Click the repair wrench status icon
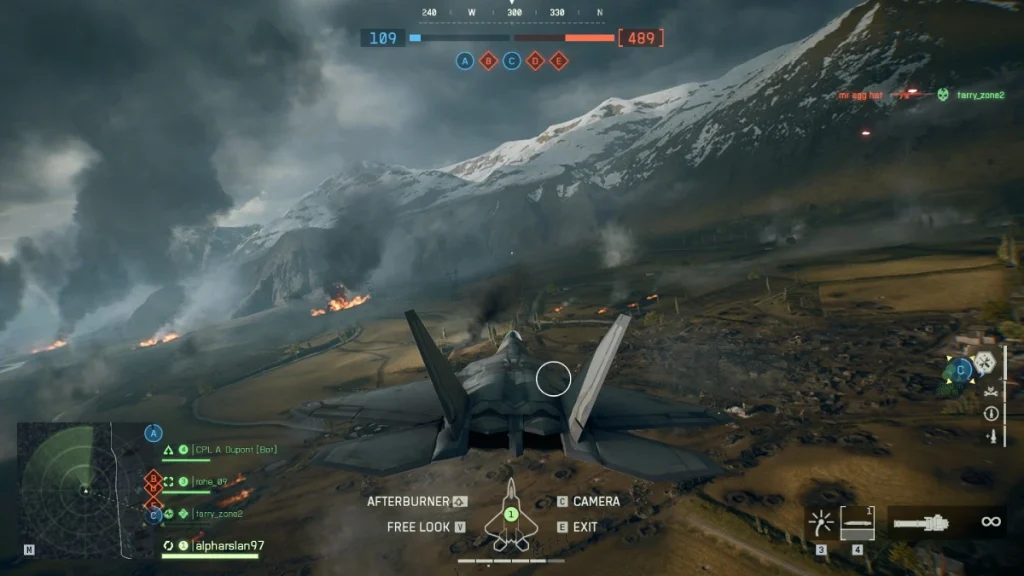 [x=991, y=391]
